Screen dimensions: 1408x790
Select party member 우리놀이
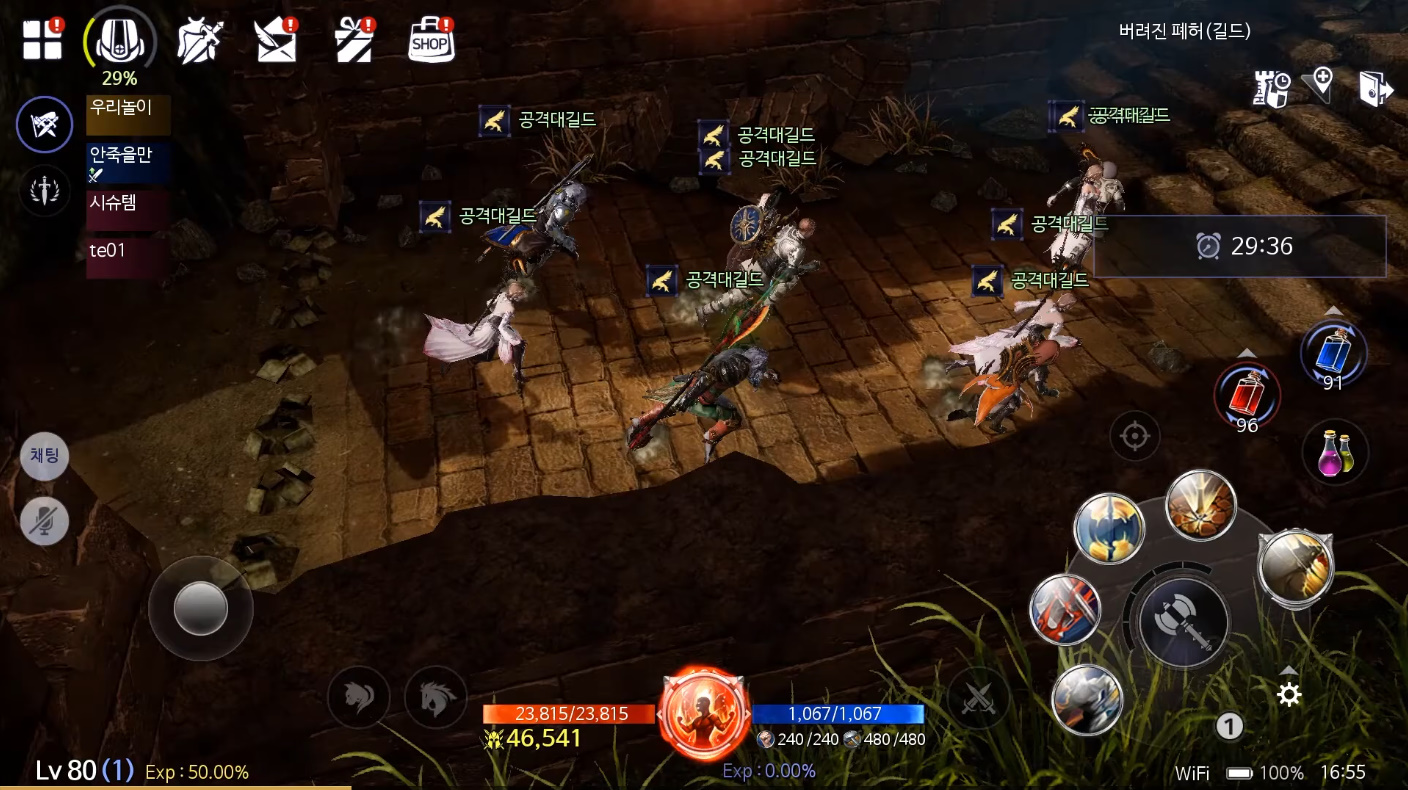[128, 115]
